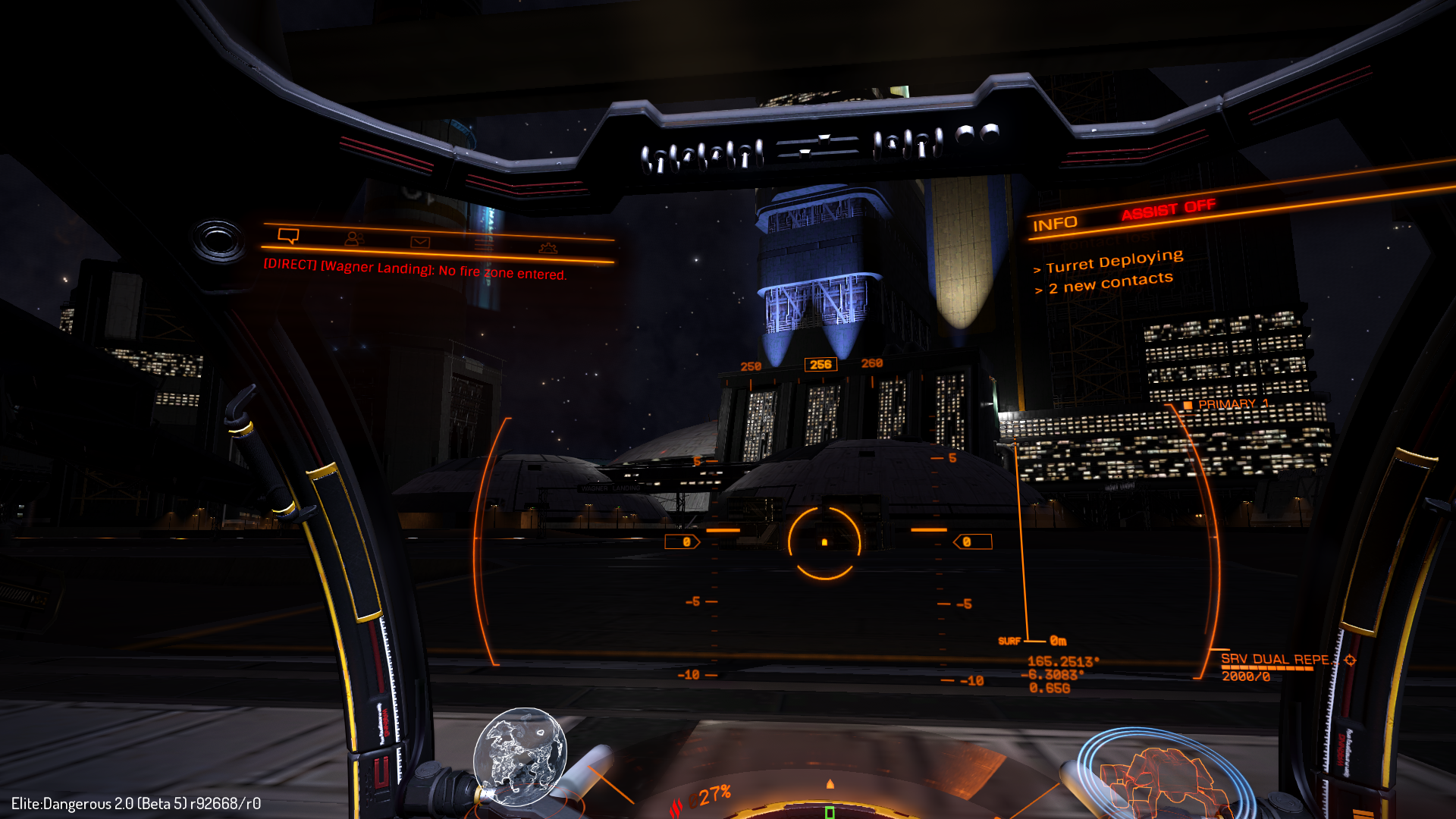Open the comms gear settings tab

(x=548, y=248)
